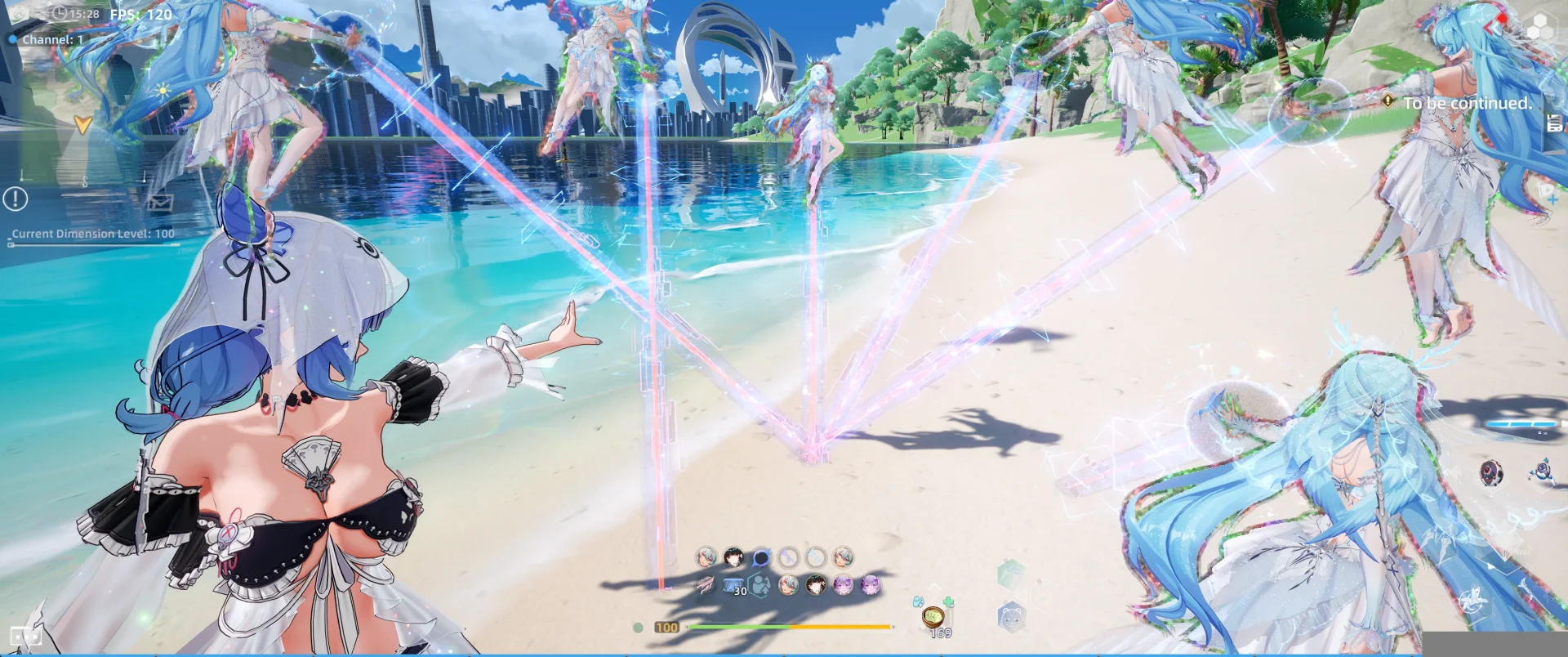Open the mail envelope icon
The width and height of the screenshot is (1568, 657).
(159, 200)
